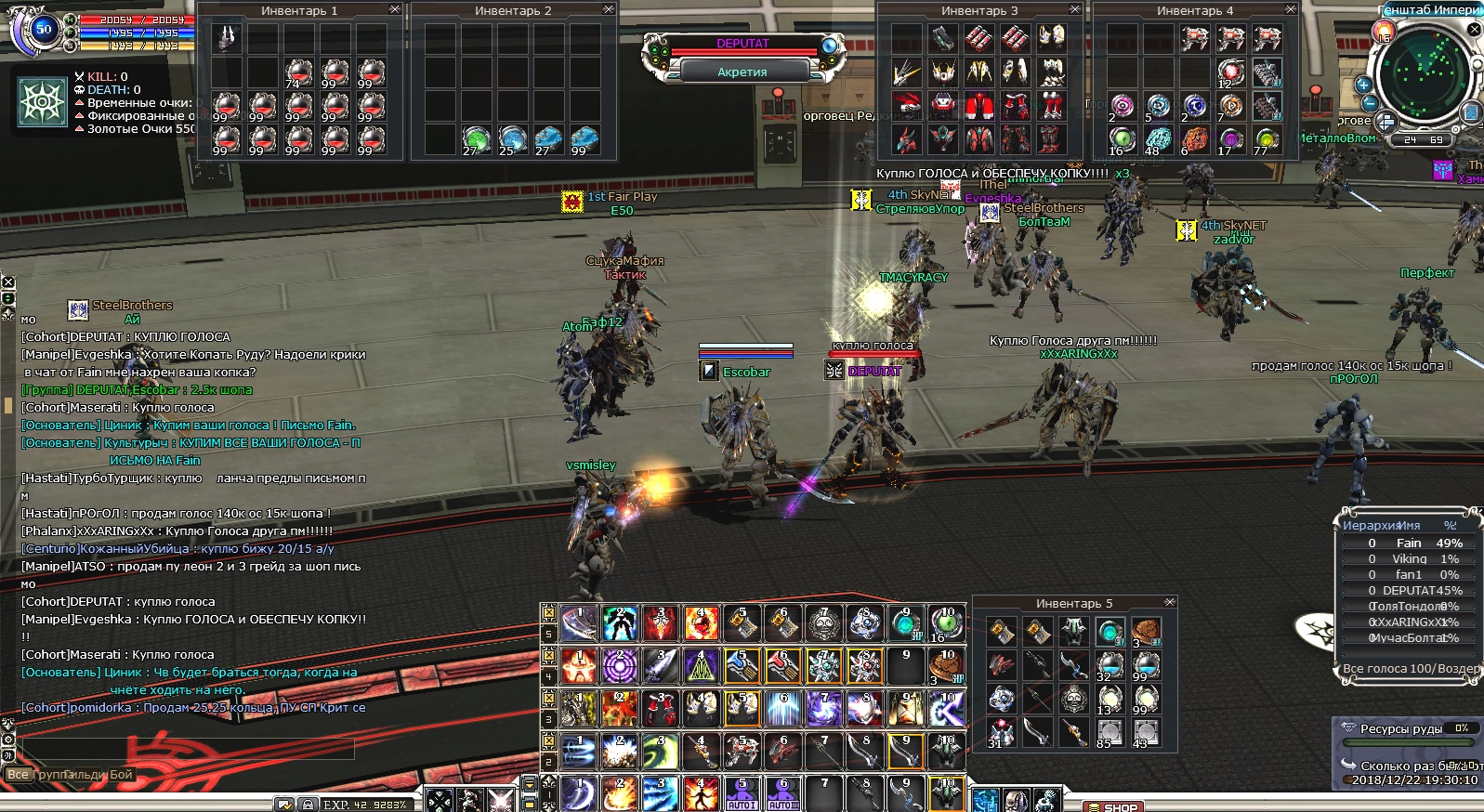Close the Инвентарь 5 window

click(1170, 603)
